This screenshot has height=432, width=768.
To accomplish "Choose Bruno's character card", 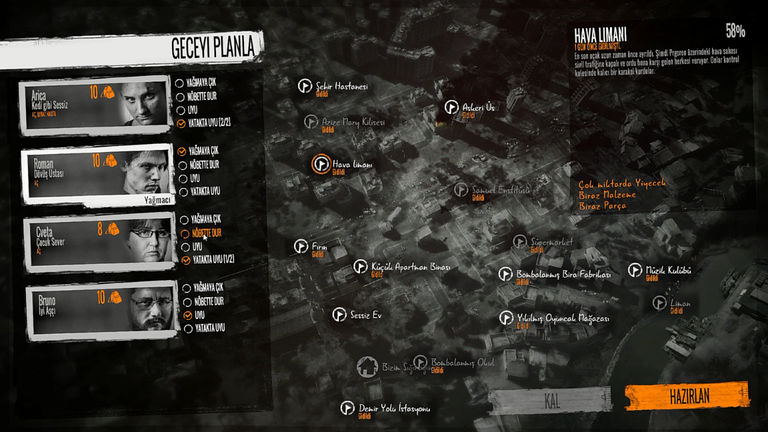I will 94,310.
